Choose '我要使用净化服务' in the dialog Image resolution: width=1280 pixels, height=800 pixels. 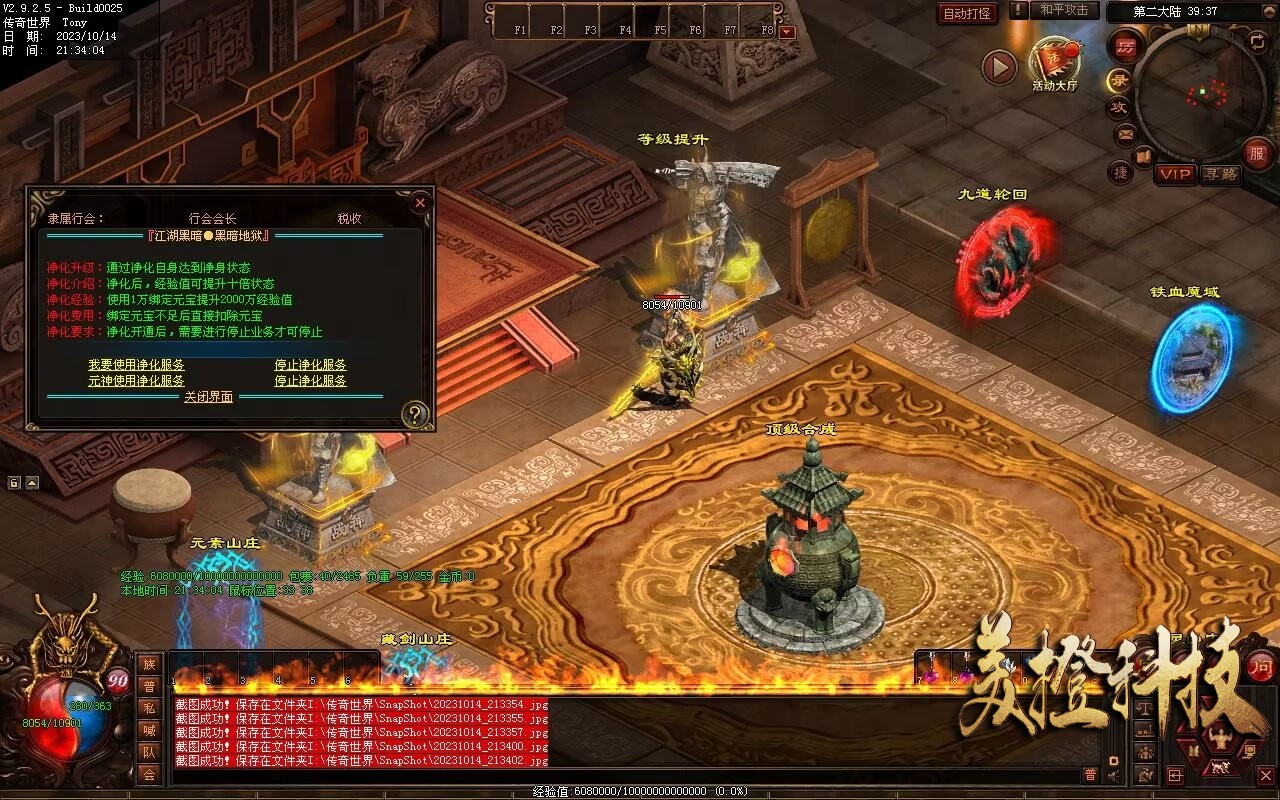pos(136,365)
